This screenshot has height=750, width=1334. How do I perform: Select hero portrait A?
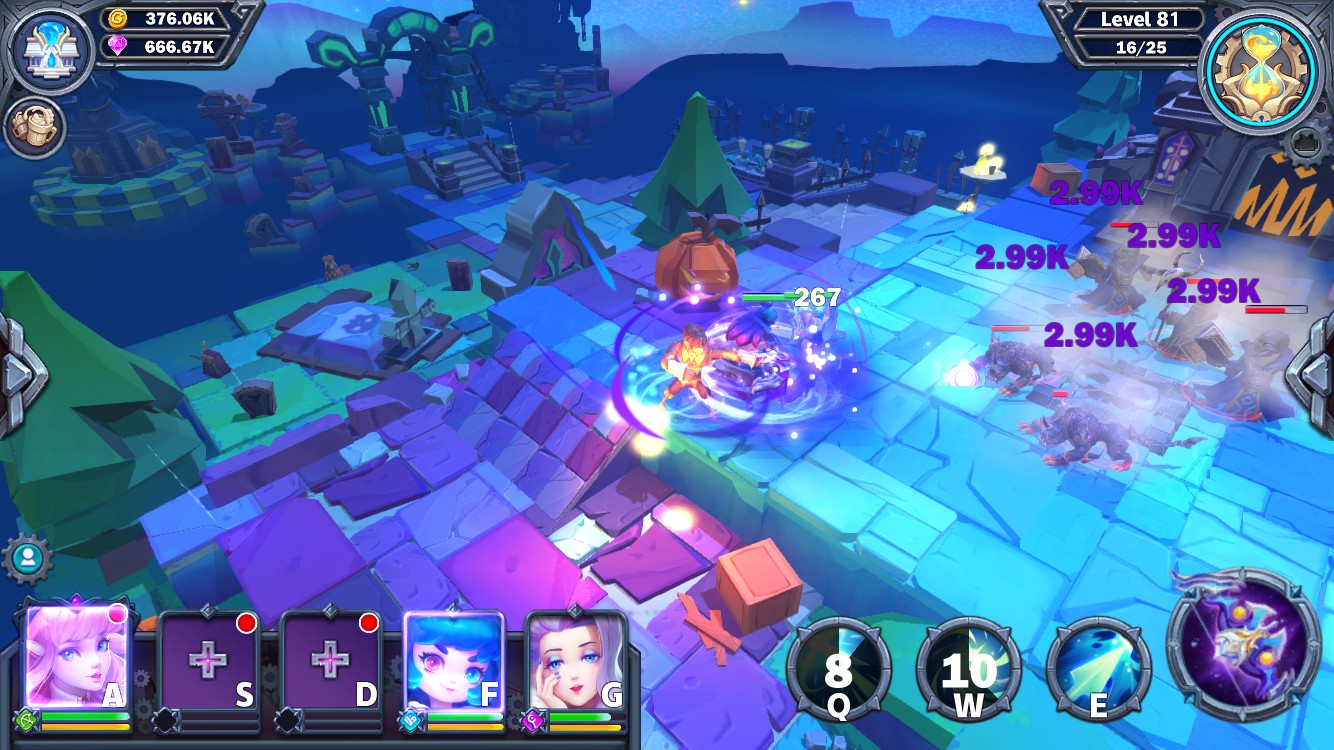click(75, 660)
